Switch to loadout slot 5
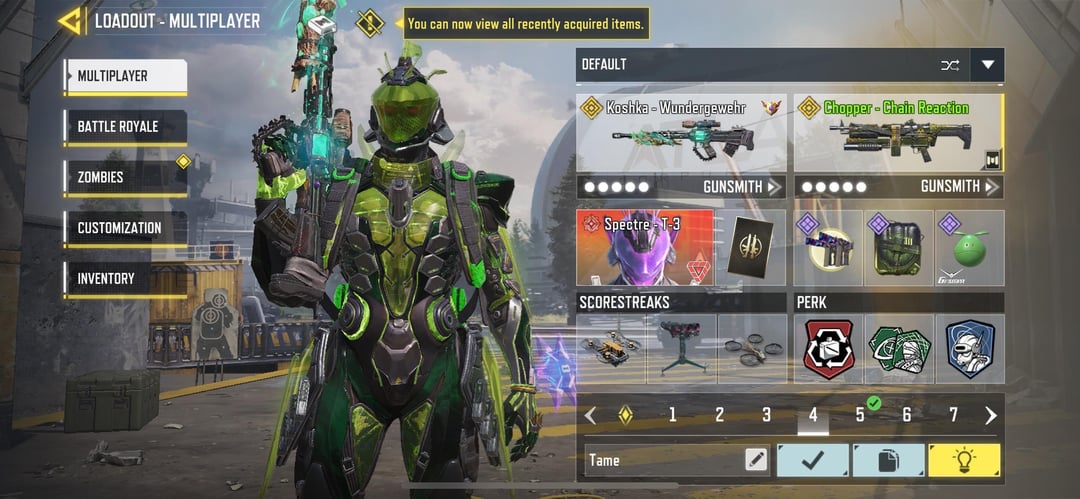 pos(860,415)
